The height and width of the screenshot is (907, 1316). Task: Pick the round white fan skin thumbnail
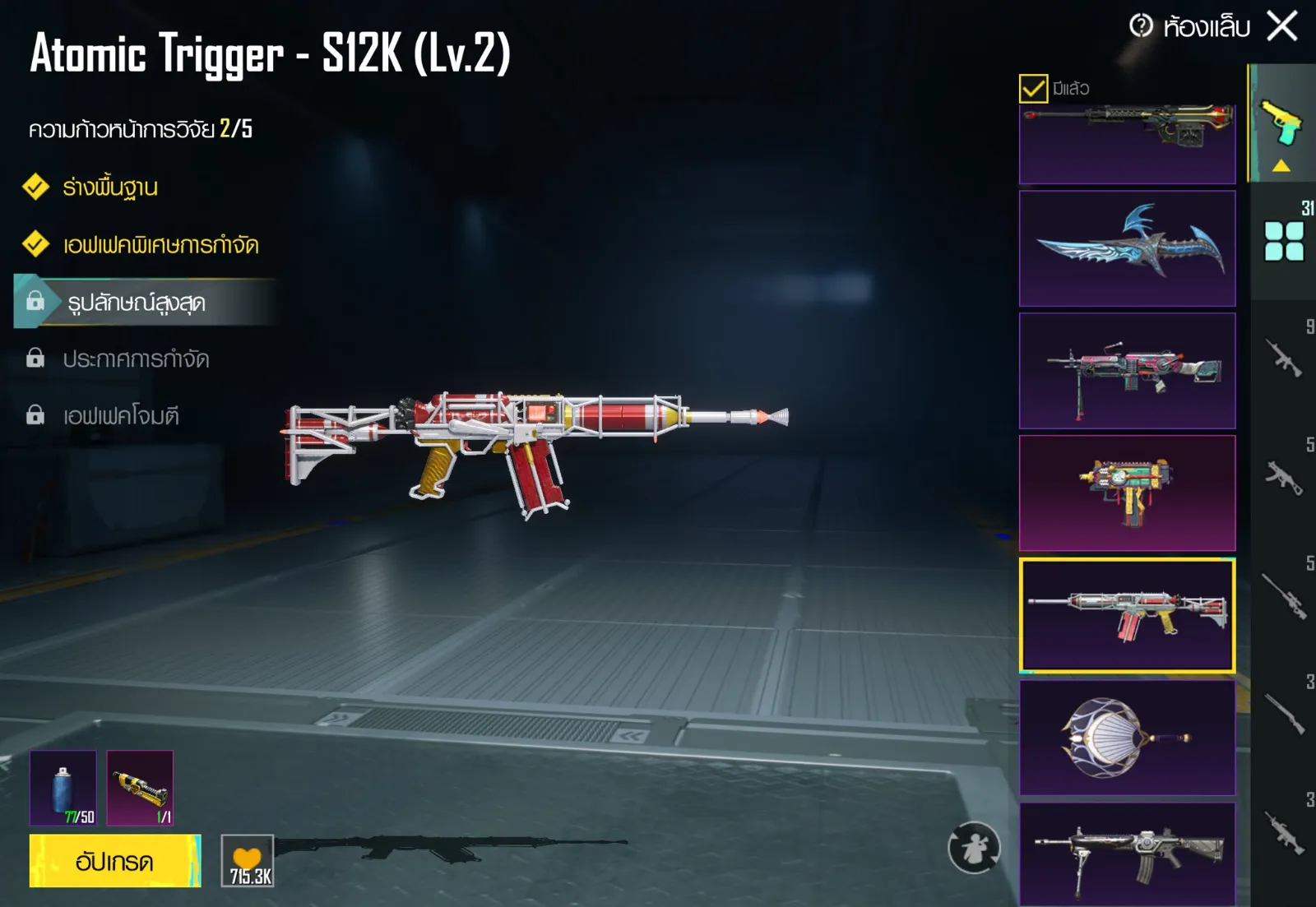[x=1127, y=738]
